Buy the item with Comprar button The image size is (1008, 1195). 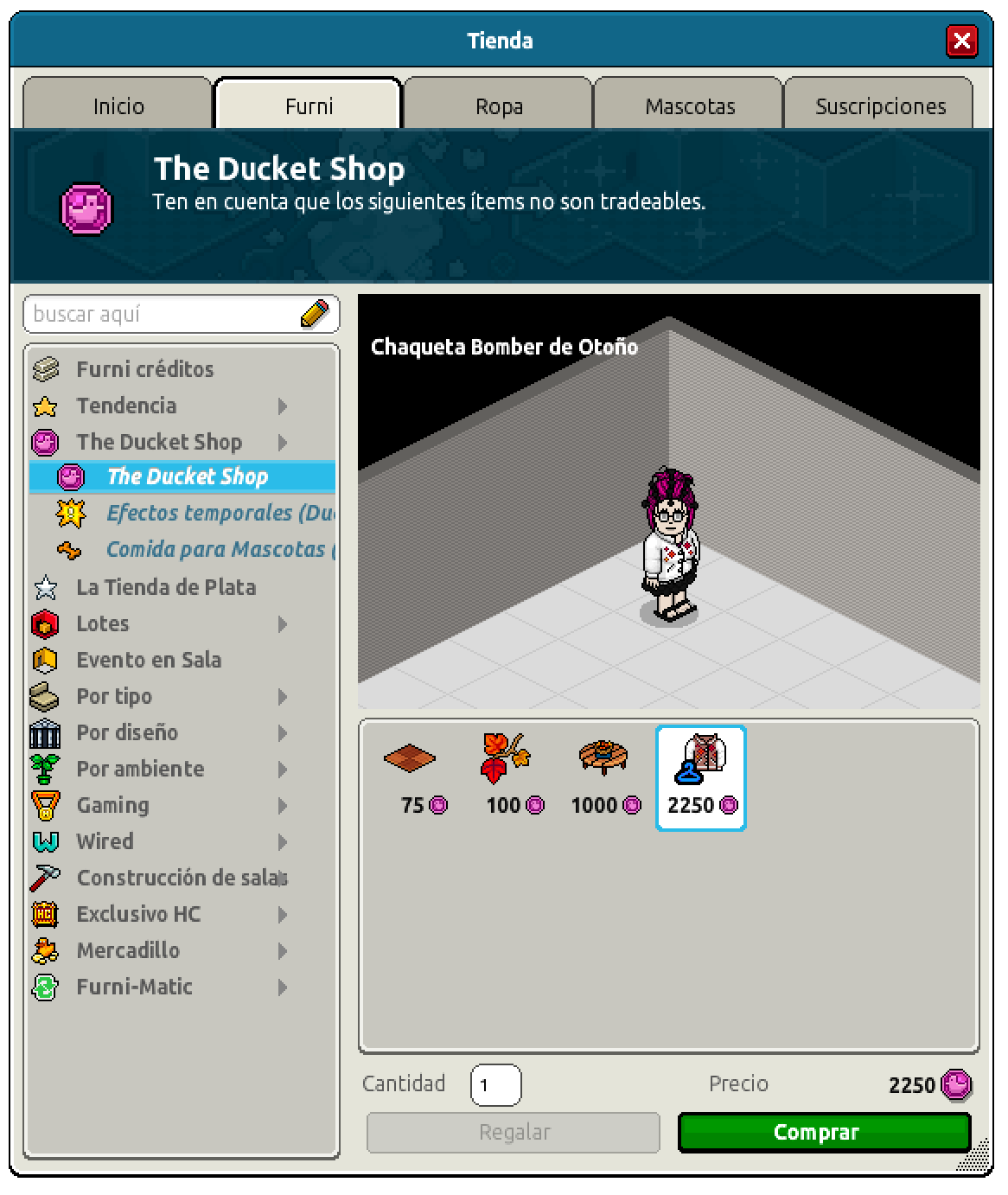pos(824,1132)
